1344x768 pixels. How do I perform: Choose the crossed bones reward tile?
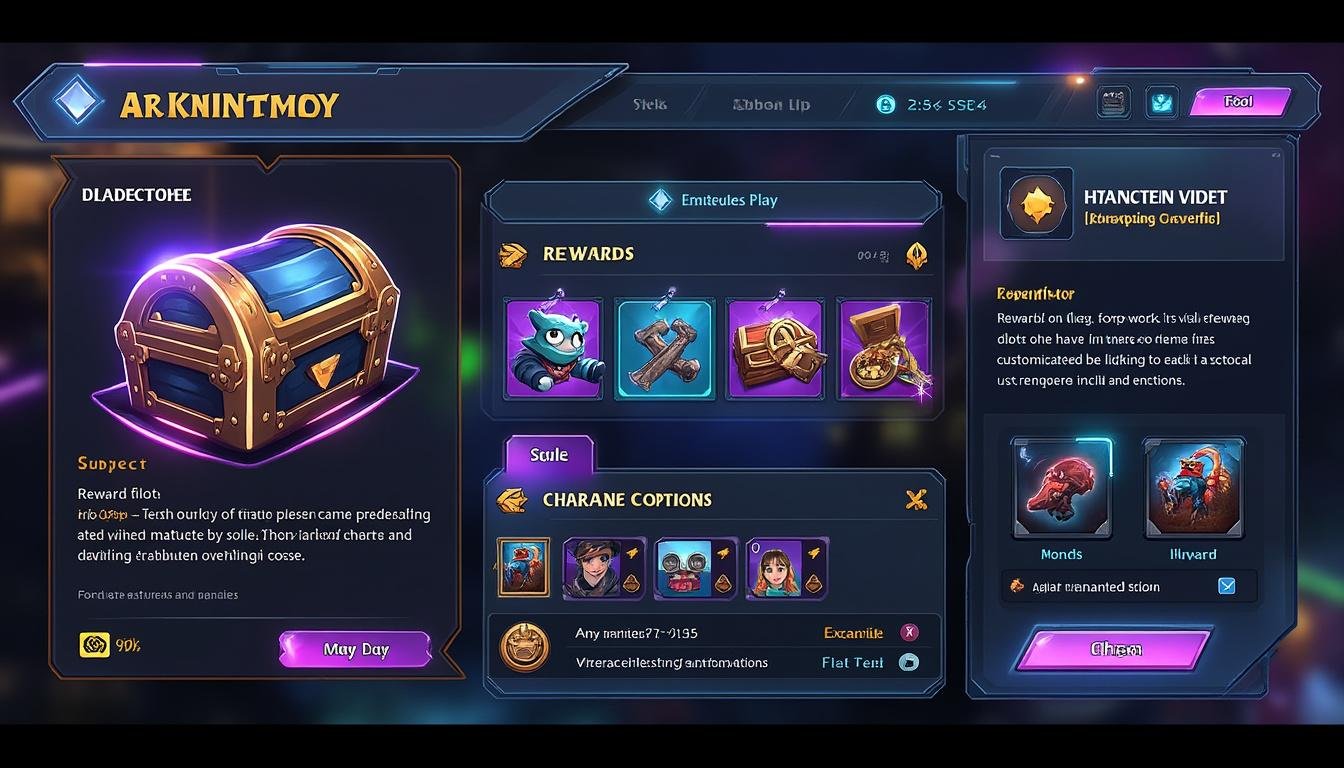(x=664, y=349)
